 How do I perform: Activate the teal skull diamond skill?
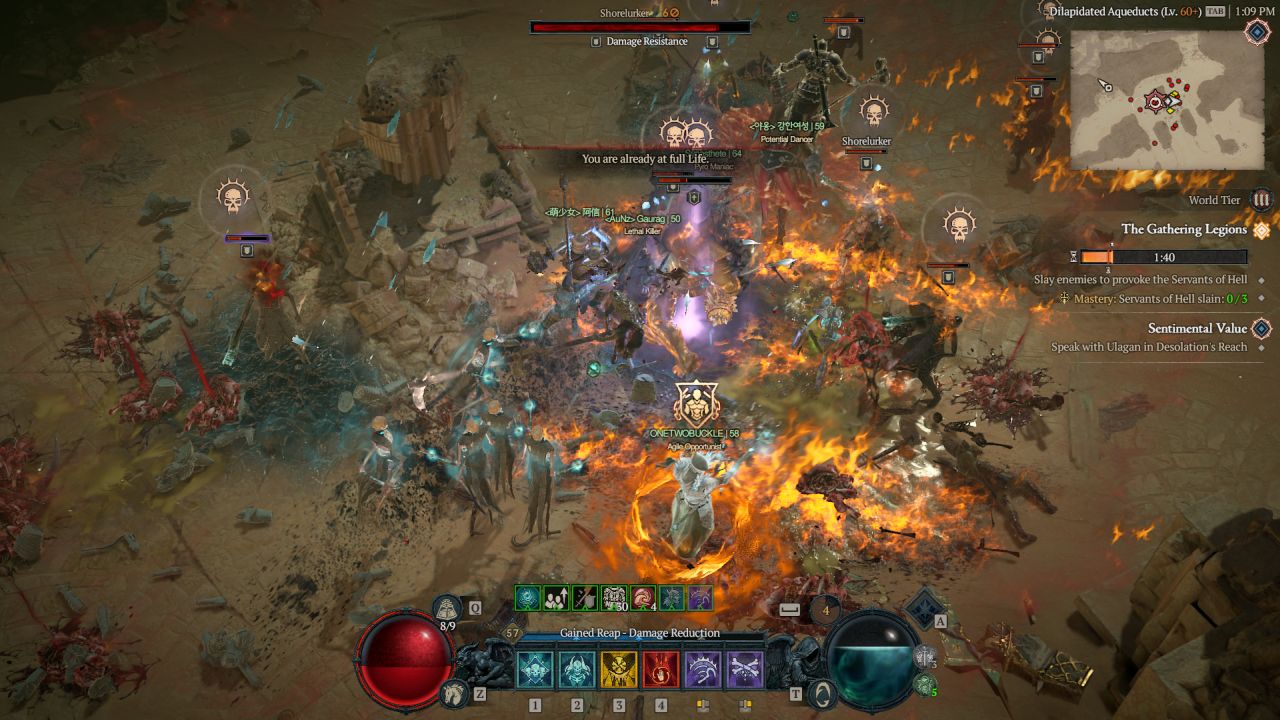(x=535, y=669)
